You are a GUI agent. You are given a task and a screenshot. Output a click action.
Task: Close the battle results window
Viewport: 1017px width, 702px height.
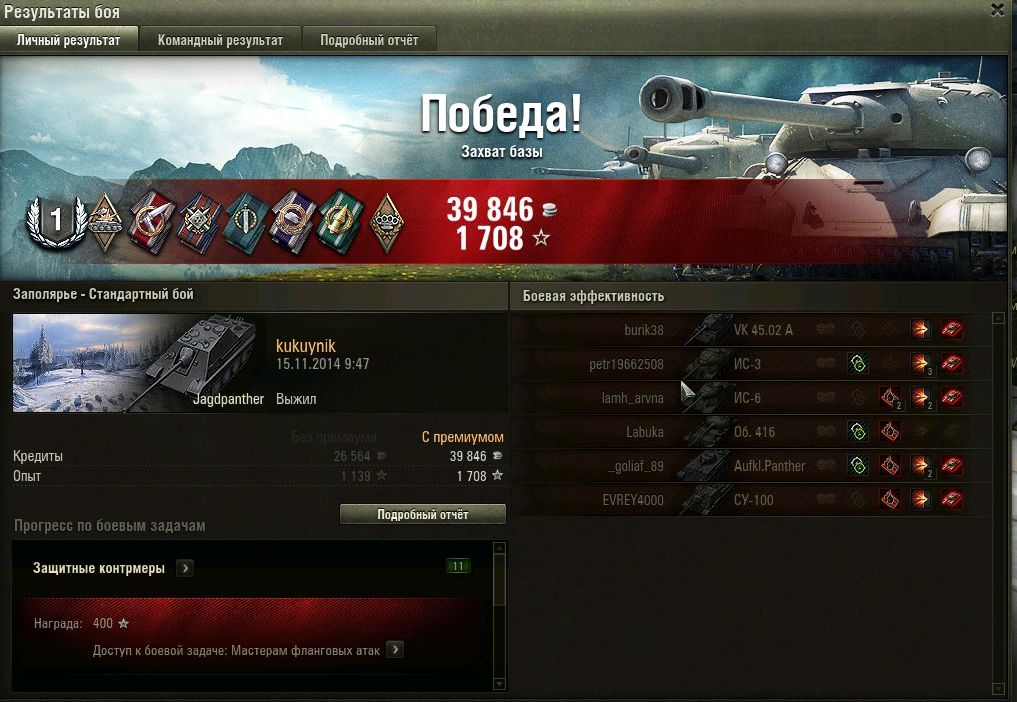tap(997, 10)
